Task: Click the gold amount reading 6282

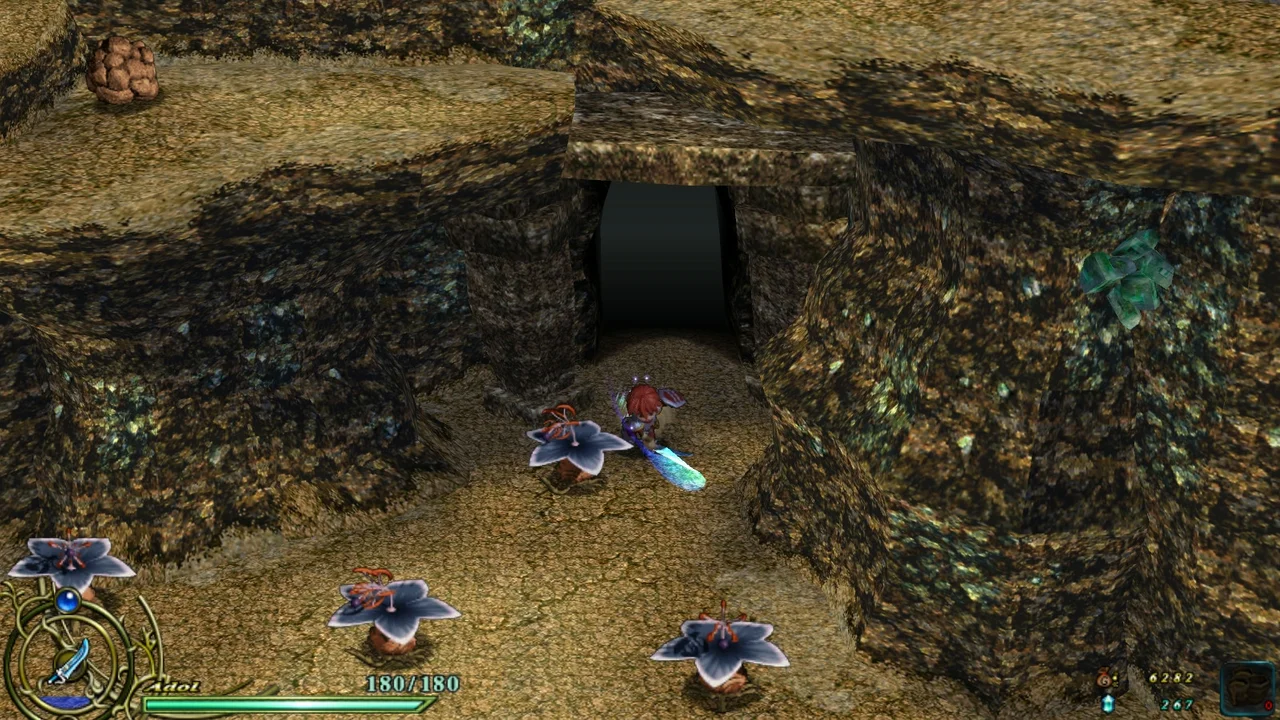Action: (1172, 680)
